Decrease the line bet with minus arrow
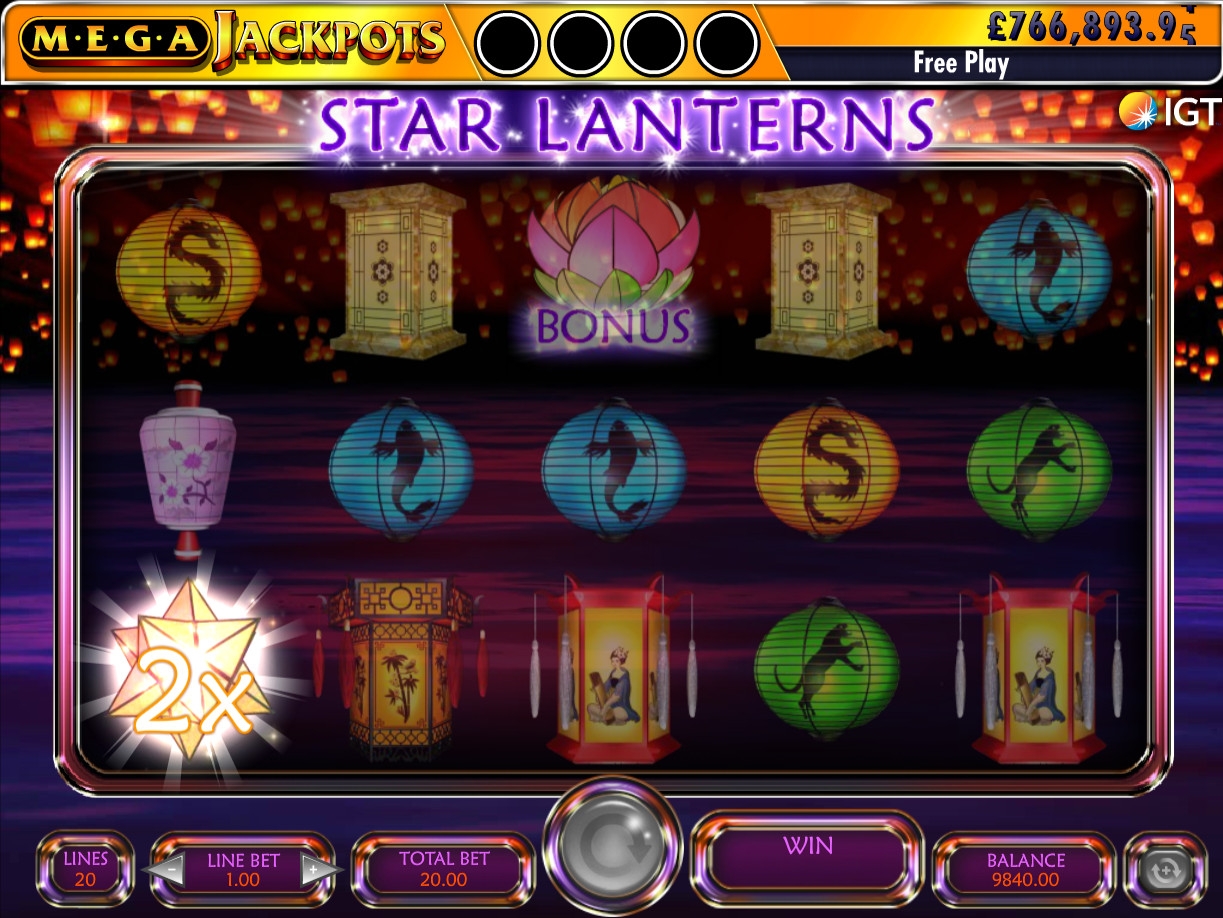This screenshot has height=918, width=1223. (171, 868)
